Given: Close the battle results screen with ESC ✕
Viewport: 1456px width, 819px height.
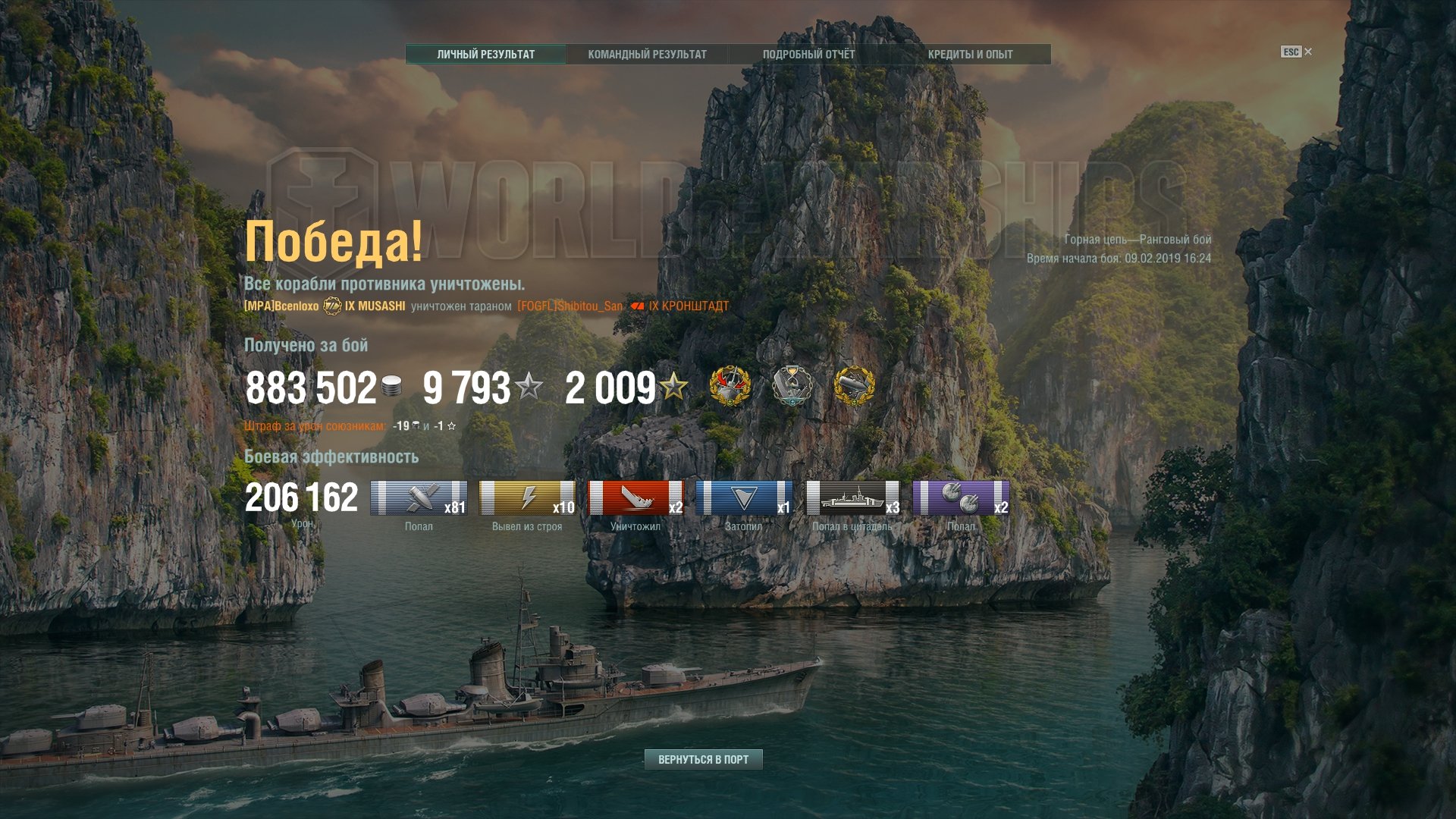Looking at the screenshot, I should (1297, 52).
